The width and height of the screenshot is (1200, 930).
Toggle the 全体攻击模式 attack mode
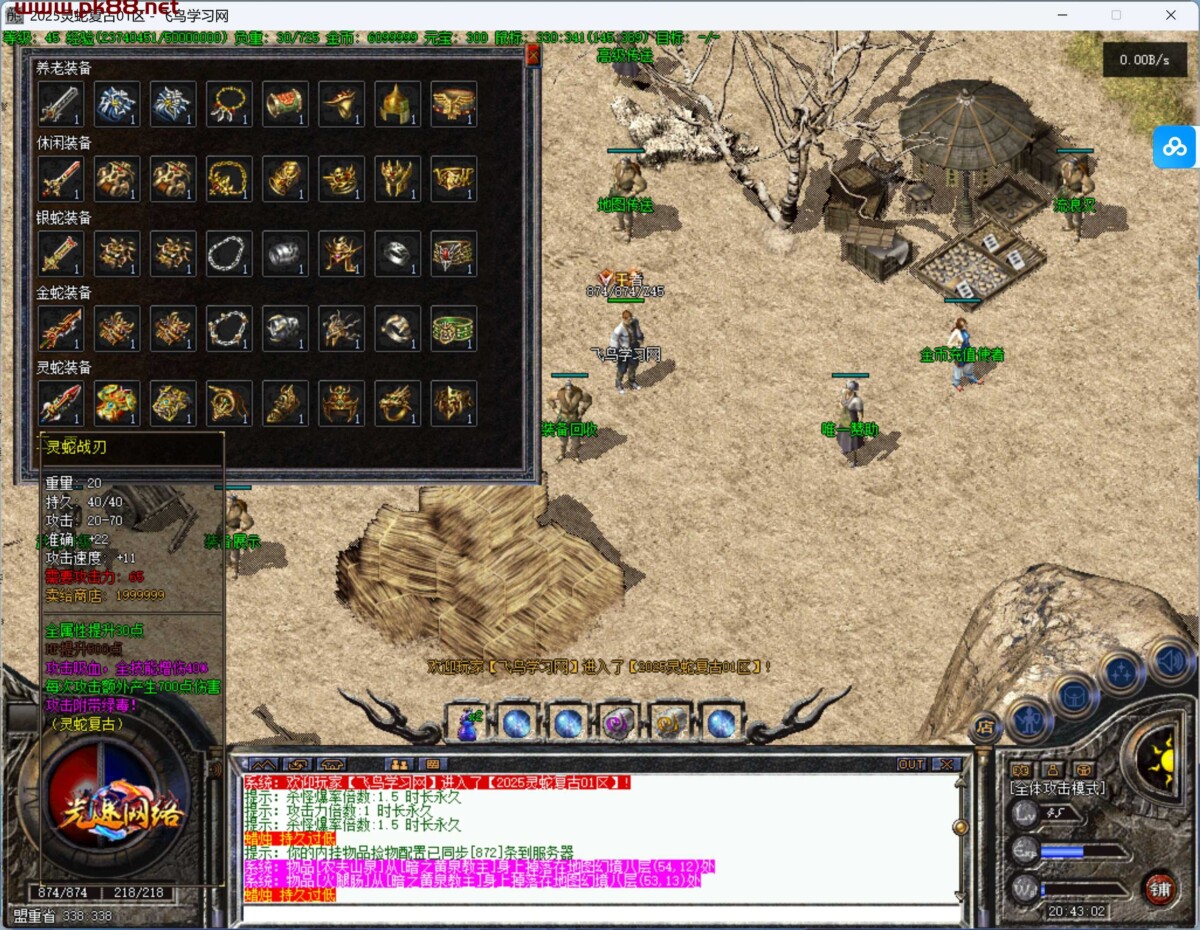coord(1058,789)
